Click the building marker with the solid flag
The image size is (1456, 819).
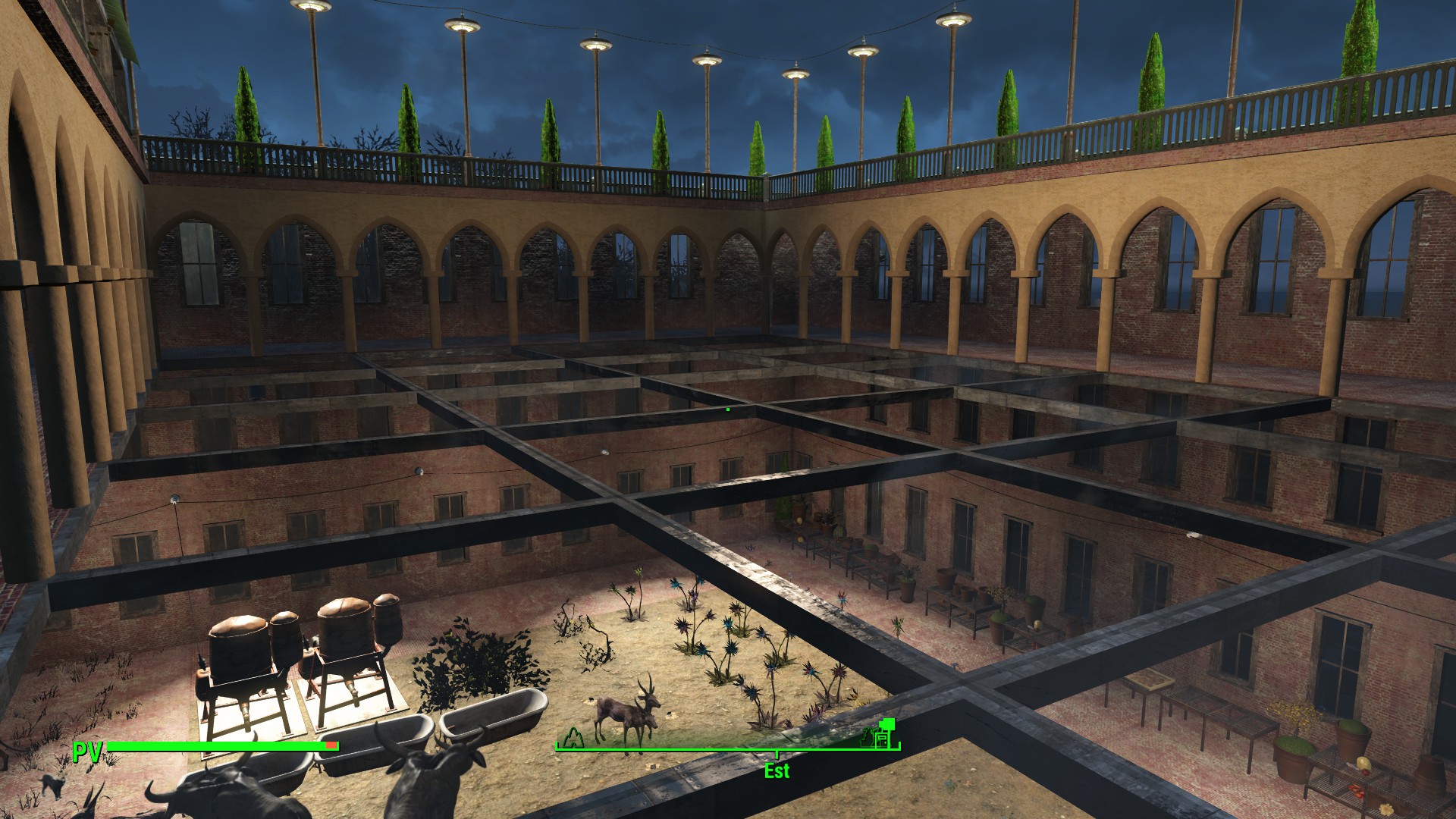pos(884,733)
